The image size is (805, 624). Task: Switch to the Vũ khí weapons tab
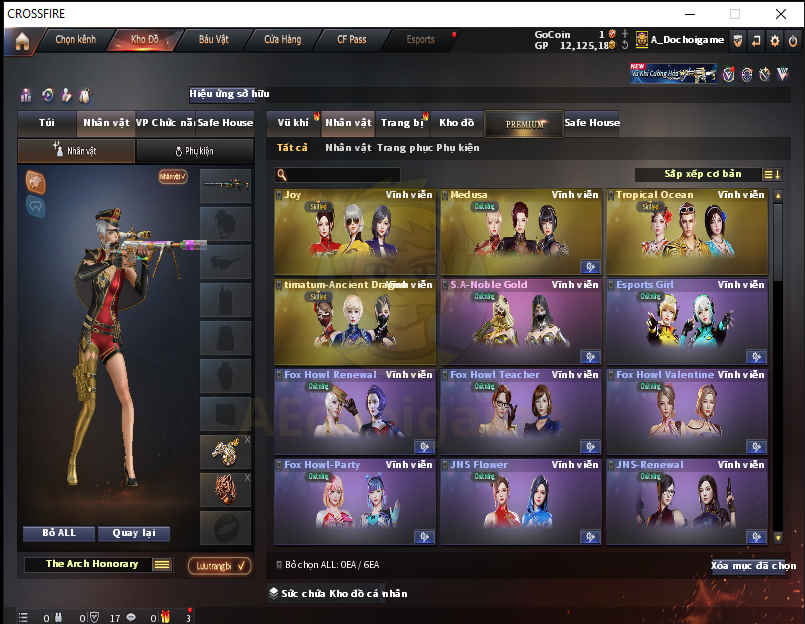293,123
